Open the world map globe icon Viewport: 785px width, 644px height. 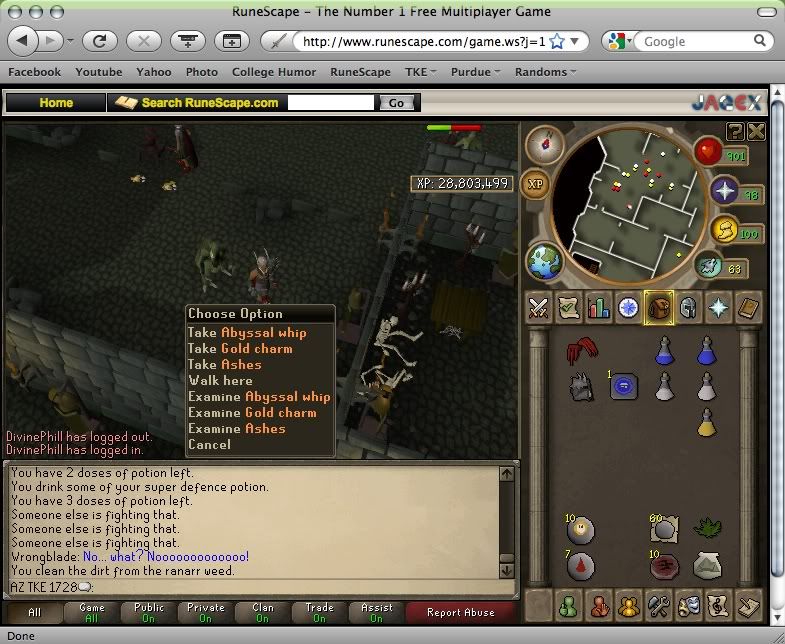tap(545, 262)
